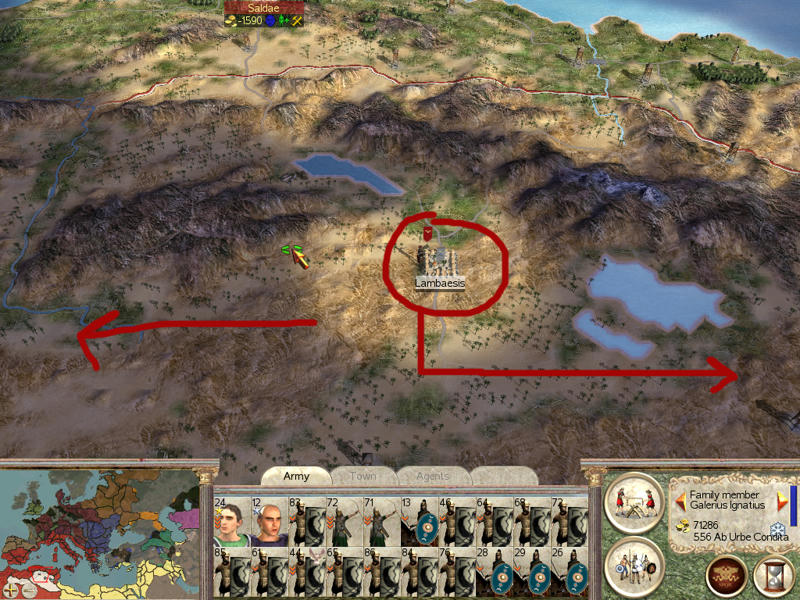
Task: Select the Saldae settlement banner
Action: tap(263, 8)
